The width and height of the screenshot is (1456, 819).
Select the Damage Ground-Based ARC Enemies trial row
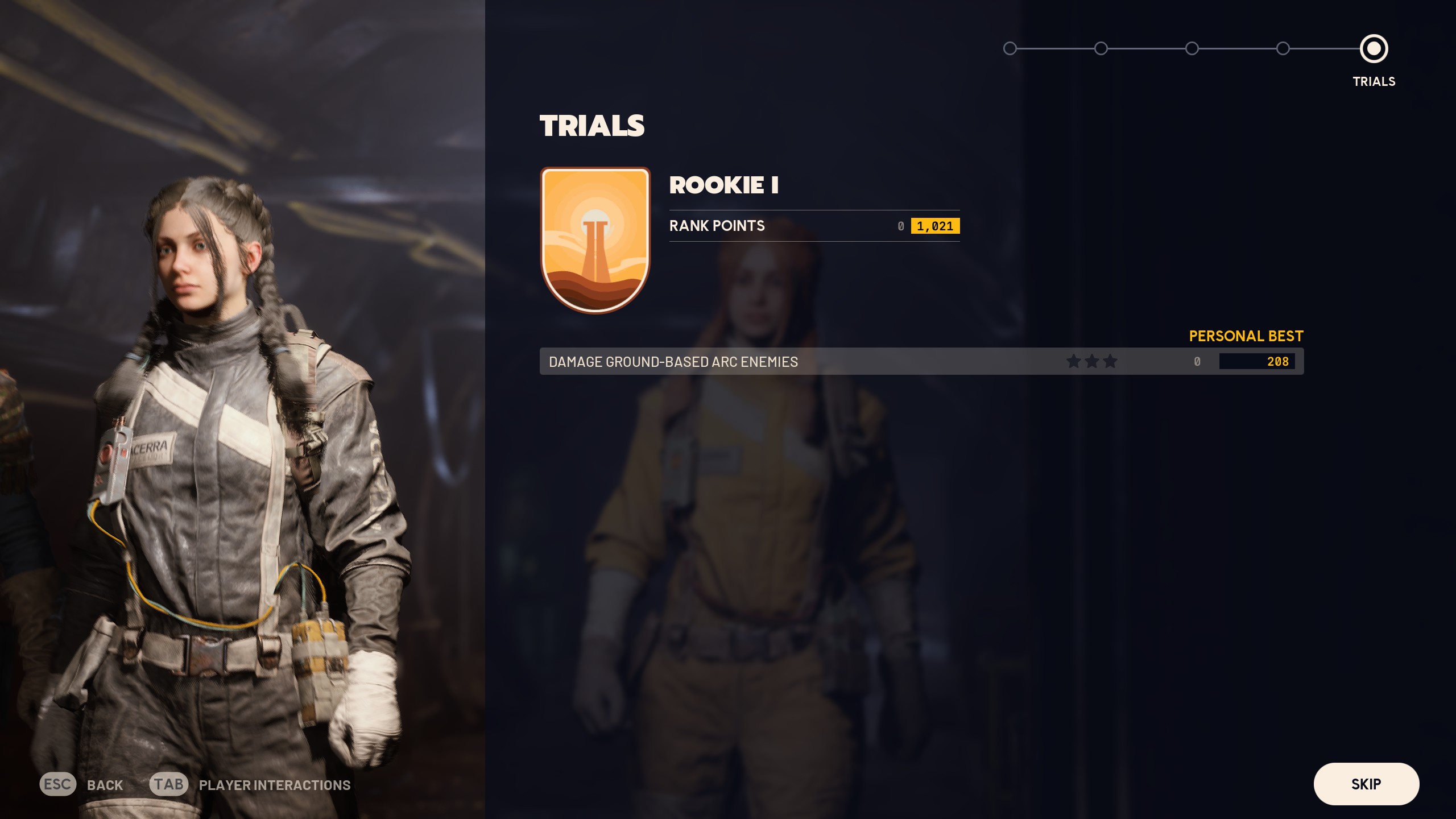click(921, 362)
